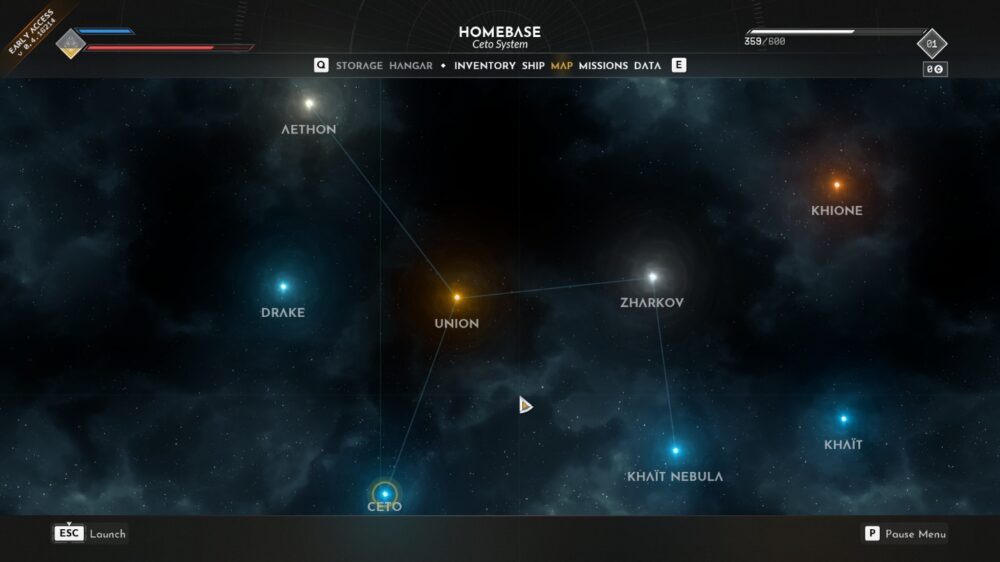
Task: Open the Inventory tab
Action: [x=485, y=66]
